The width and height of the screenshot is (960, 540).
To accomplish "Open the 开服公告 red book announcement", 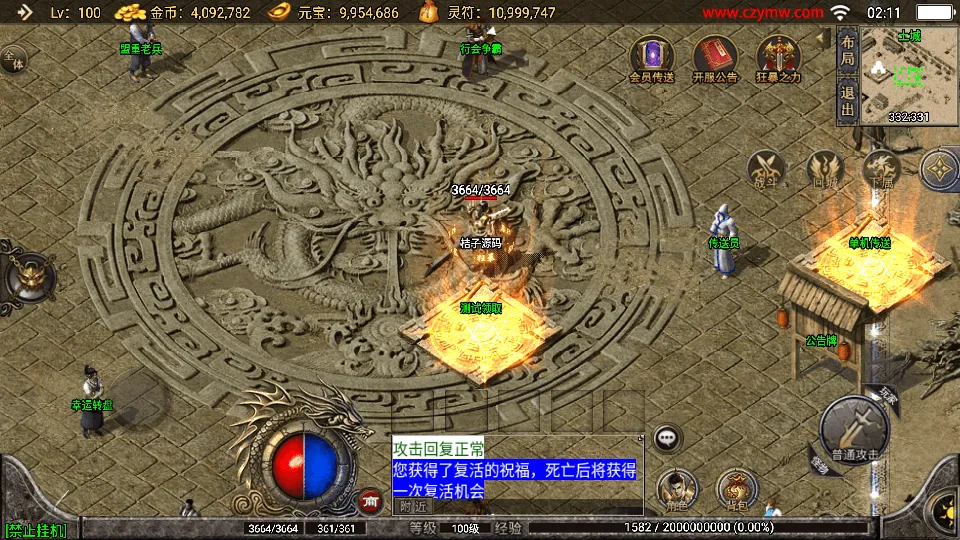I will tap(714, 56).
